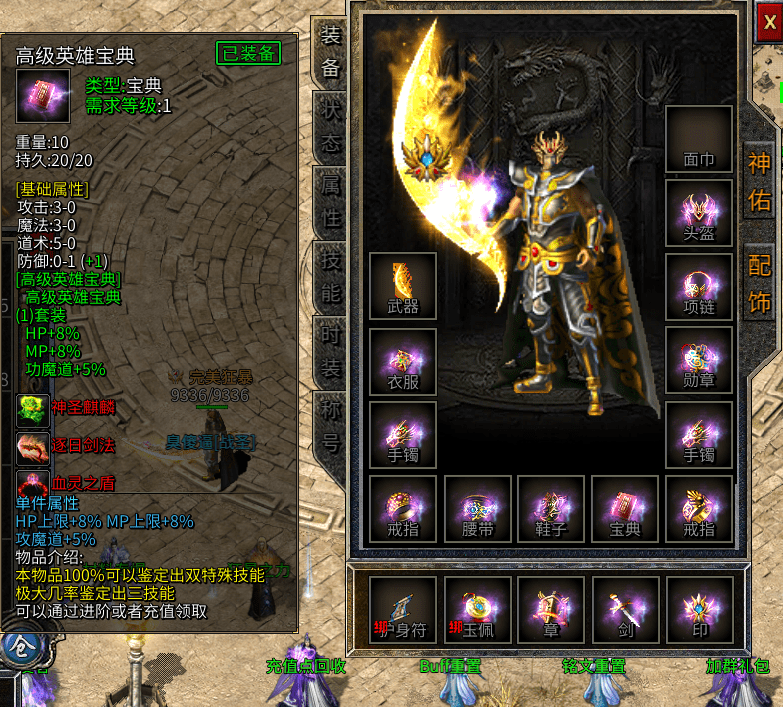Select the 神佑 side tab
This screenshot has width=783, height=707.
(x=760, y=181)
